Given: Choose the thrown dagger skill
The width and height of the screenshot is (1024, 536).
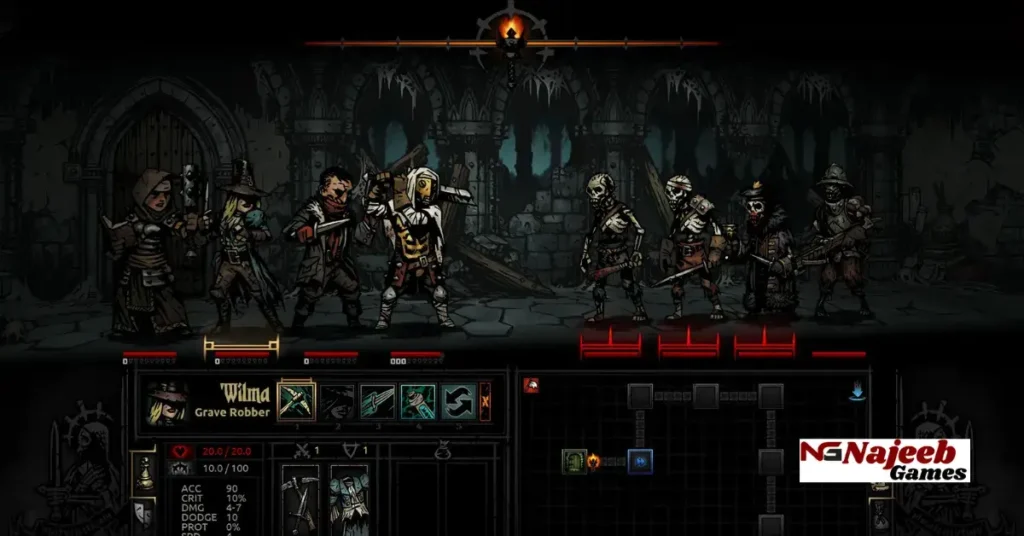Looking at the screenshot, I should pyautogui.click(x=377, y=401).
